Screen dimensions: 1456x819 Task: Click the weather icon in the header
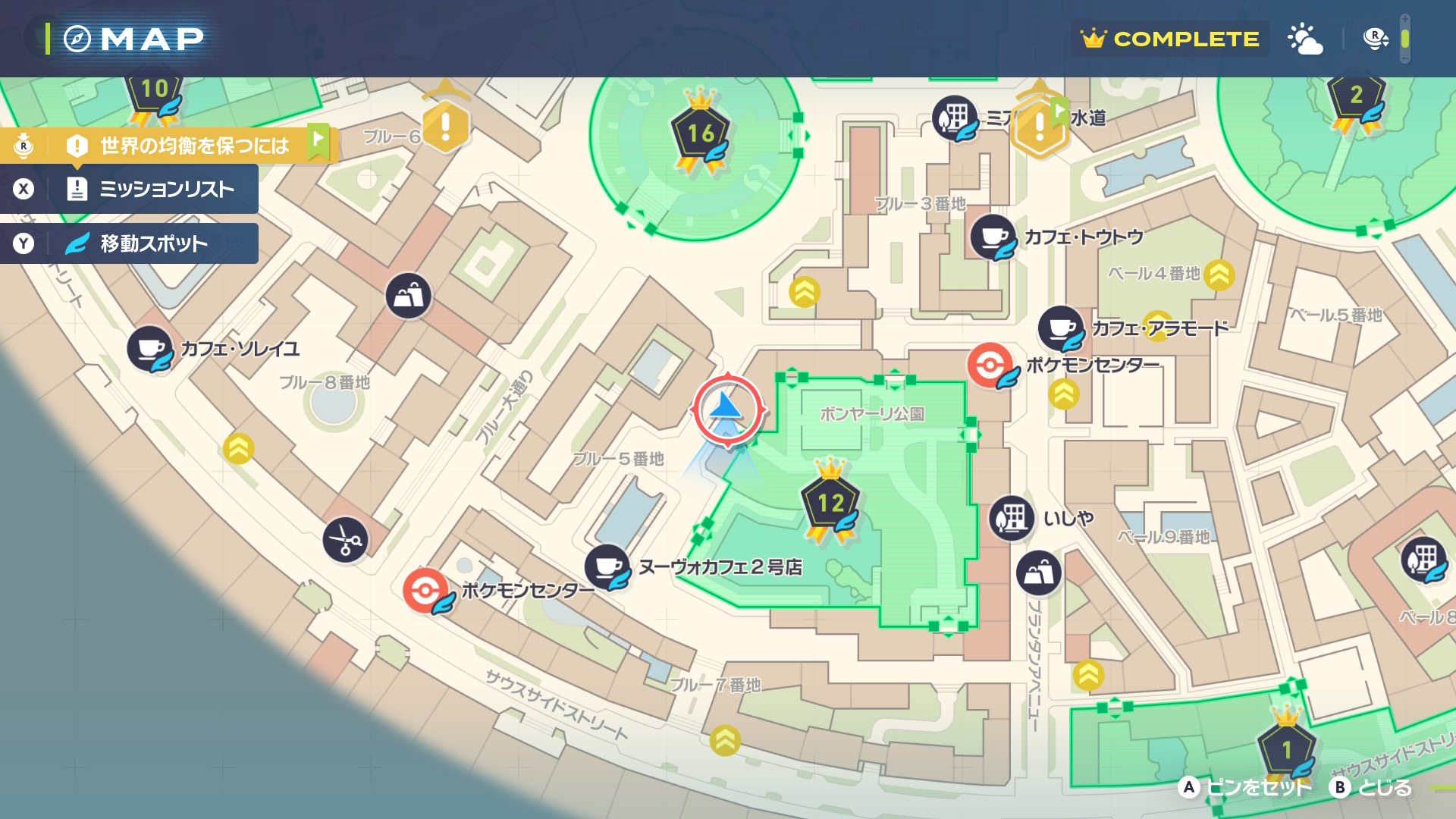[x=1304, y=39]
